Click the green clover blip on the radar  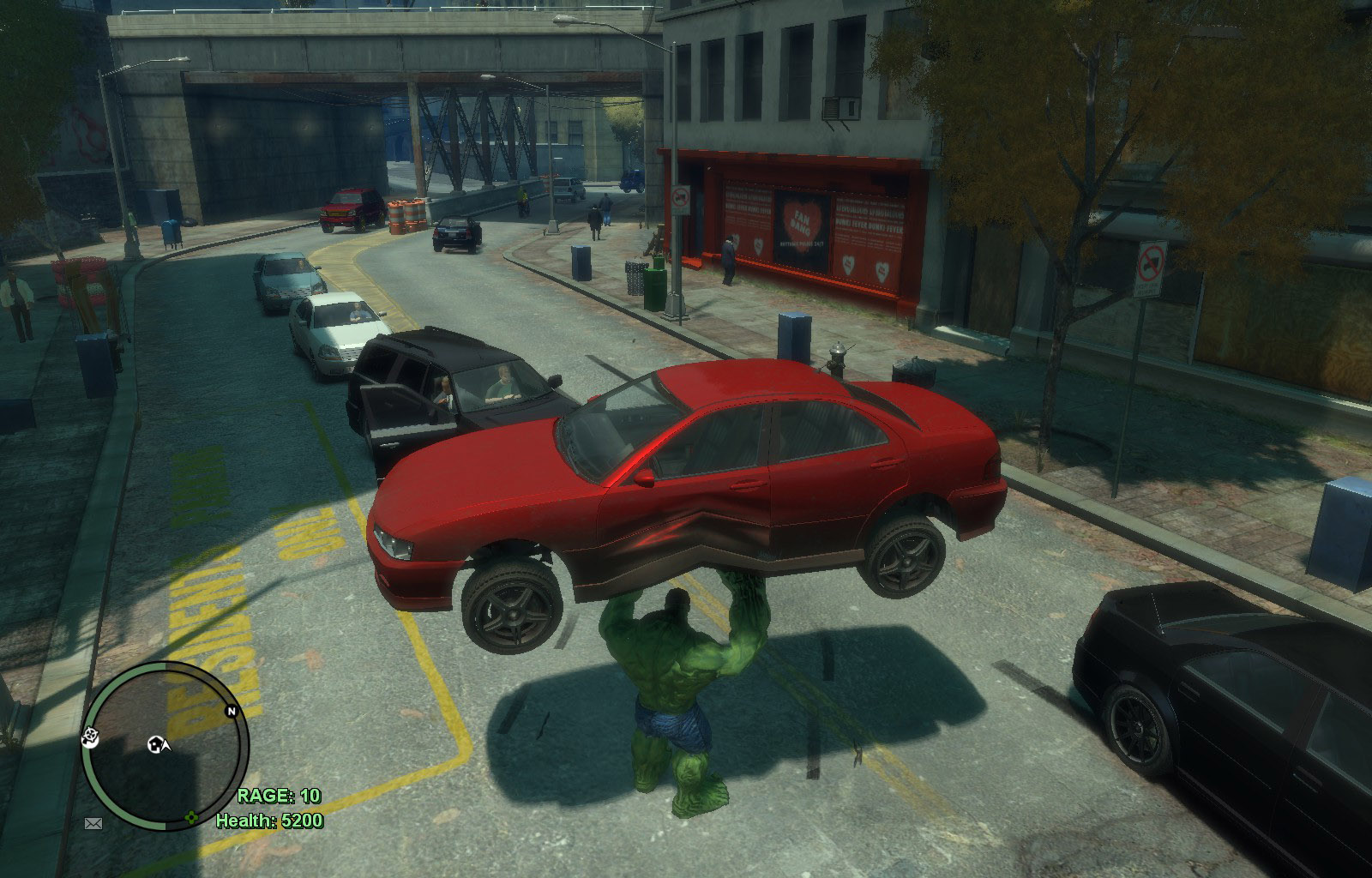(192, 817)
